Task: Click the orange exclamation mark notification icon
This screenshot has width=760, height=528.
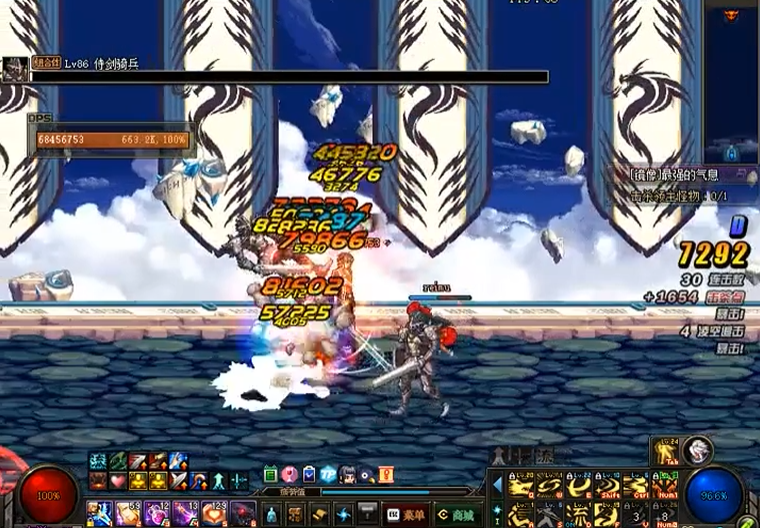Action: coord(386,474)
